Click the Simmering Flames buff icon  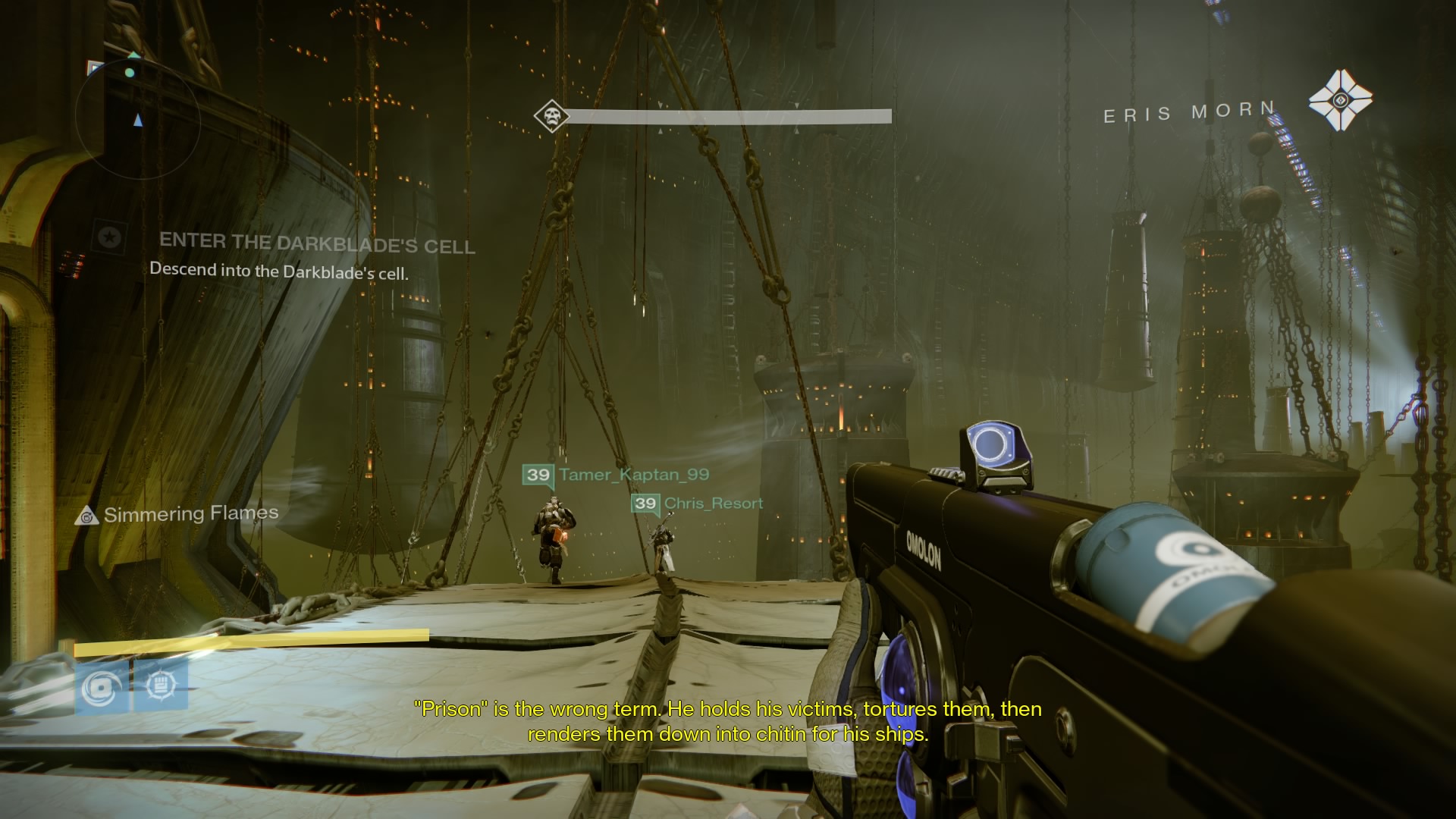pyautogui.click(x=87, y=516)
